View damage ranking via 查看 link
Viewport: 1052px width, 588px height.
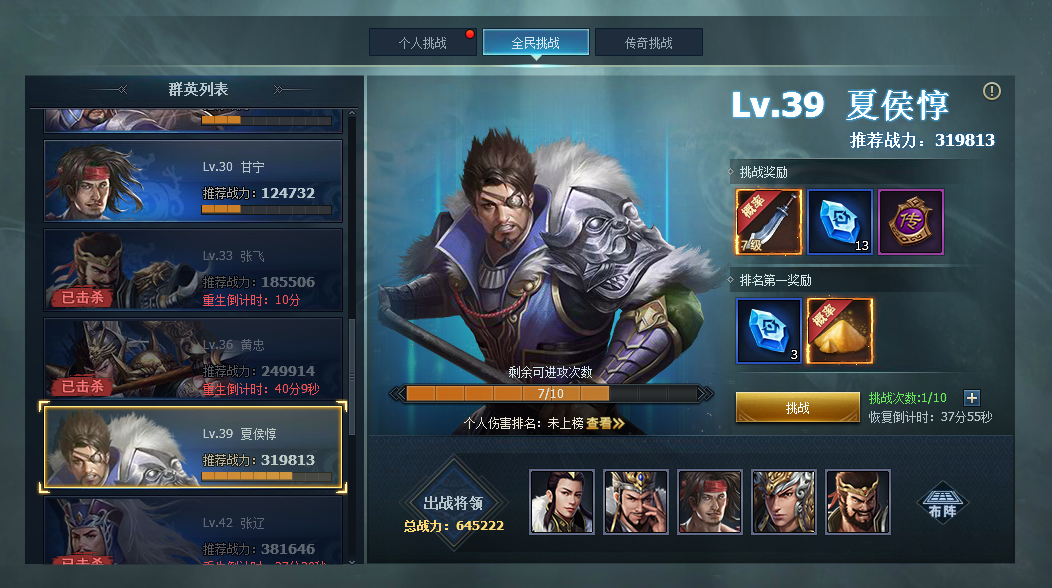click(x=605, y=423)
